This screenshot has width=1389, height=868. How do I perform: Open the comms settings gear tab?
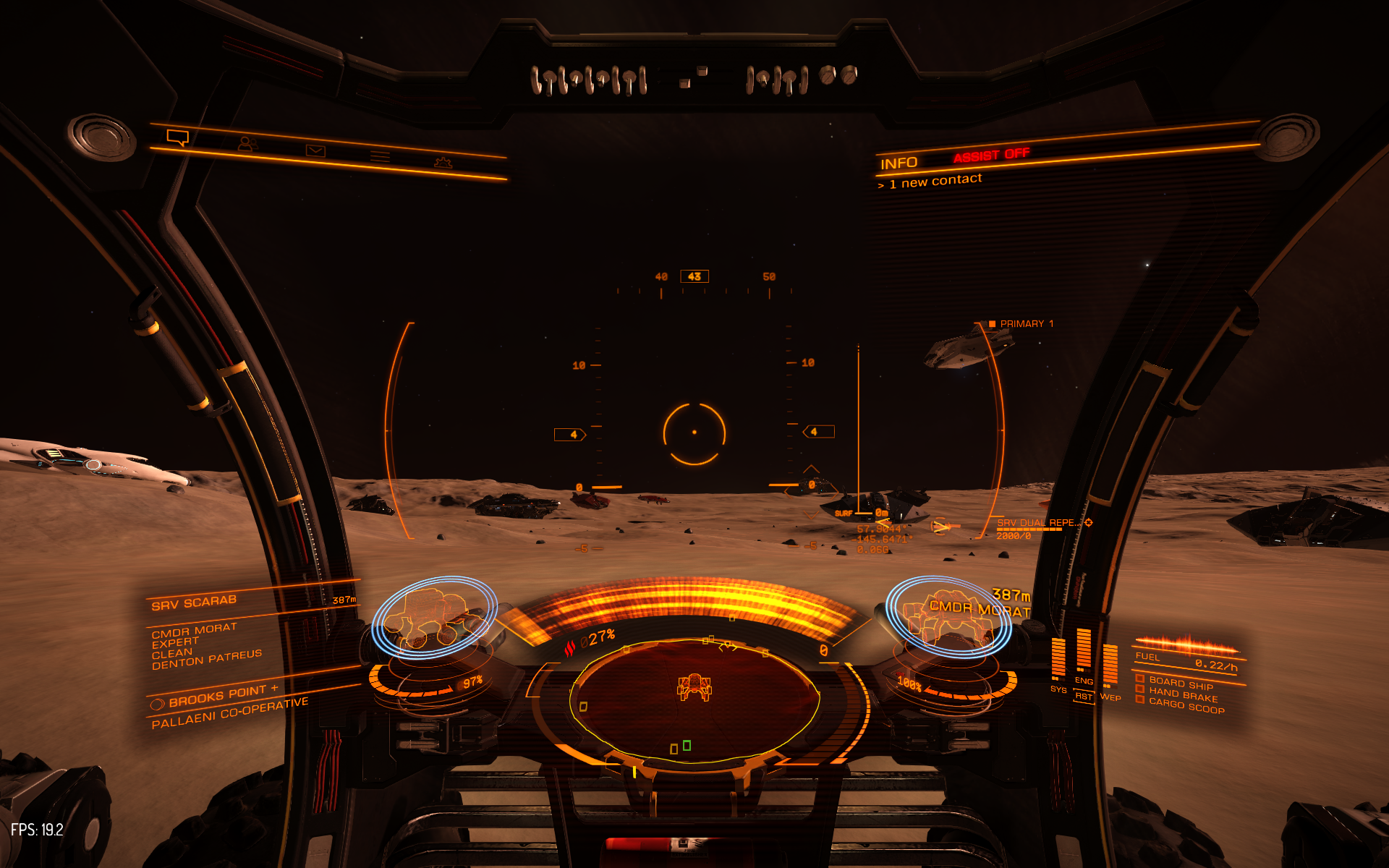443,163
